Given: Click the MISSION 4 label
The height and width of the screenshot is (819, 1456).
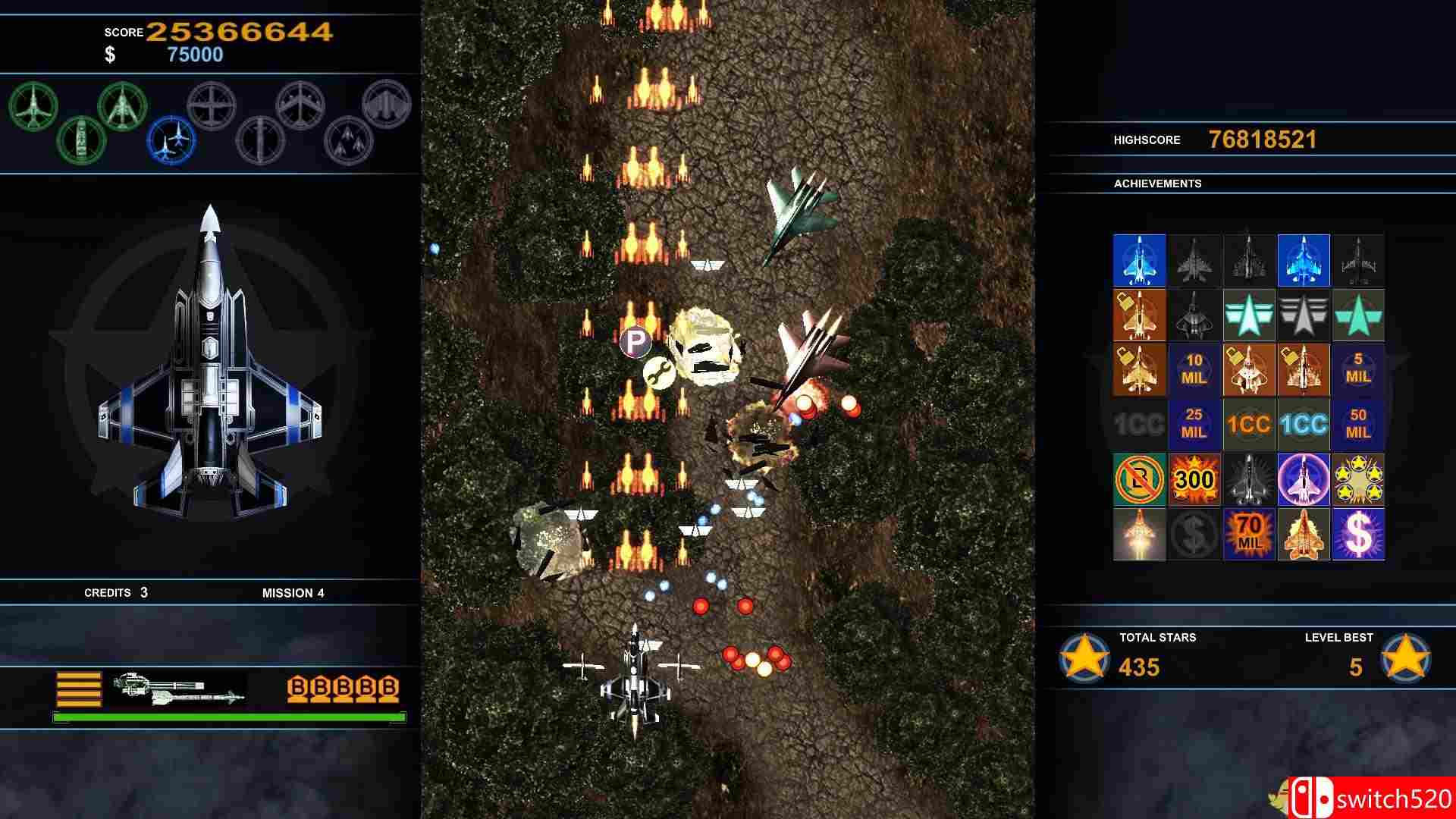Looking at the screenshot, I should coord(293,593).
